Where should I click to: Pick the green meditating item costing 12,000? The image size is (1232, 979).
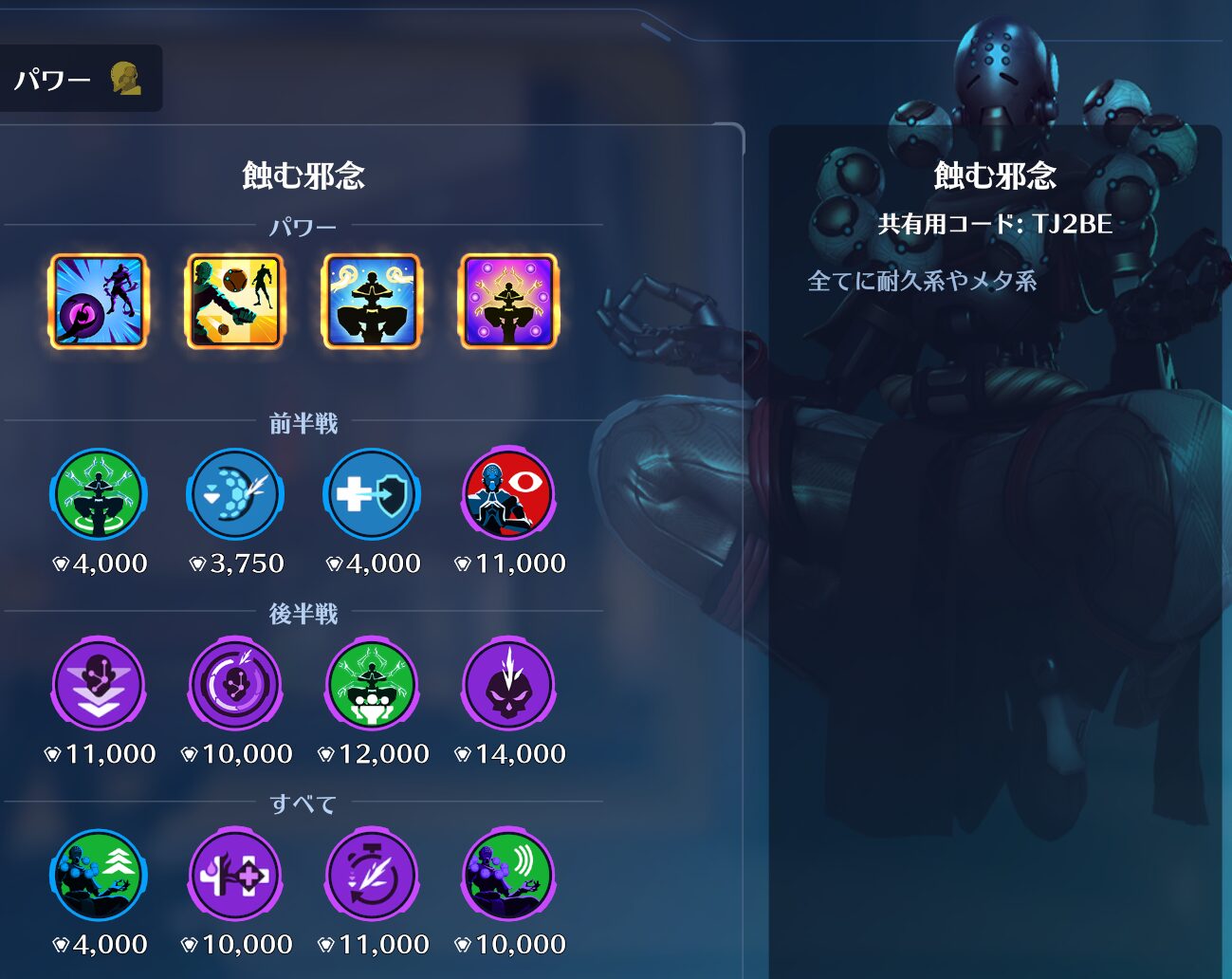click(372, 685)
